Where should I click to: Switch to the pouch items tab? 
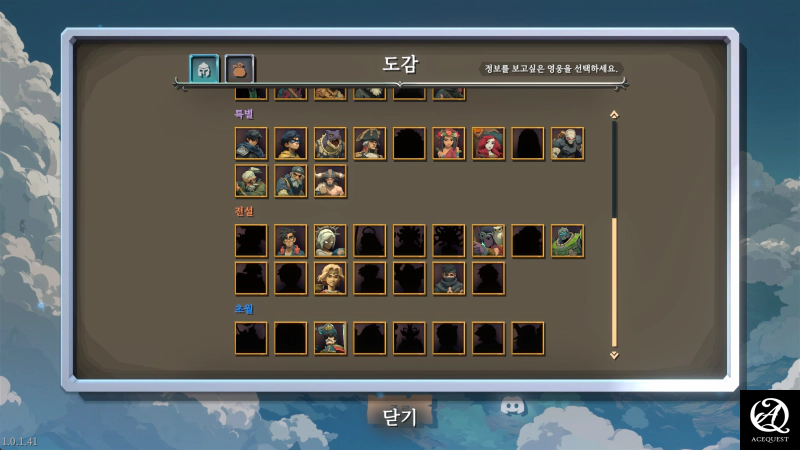[240, 69]
